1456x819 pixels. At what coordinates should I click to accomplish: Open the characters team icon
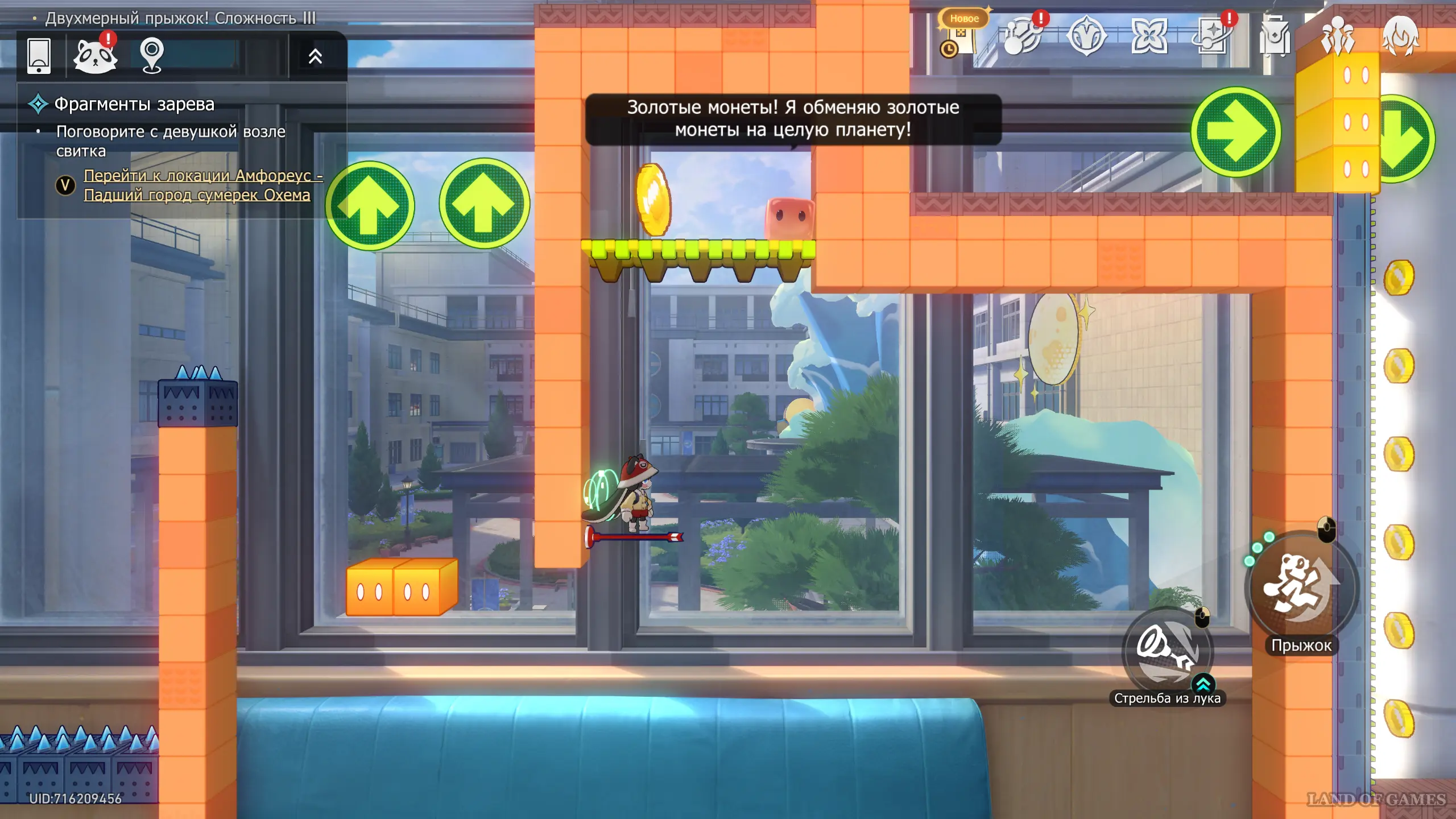click(1338, 36)
